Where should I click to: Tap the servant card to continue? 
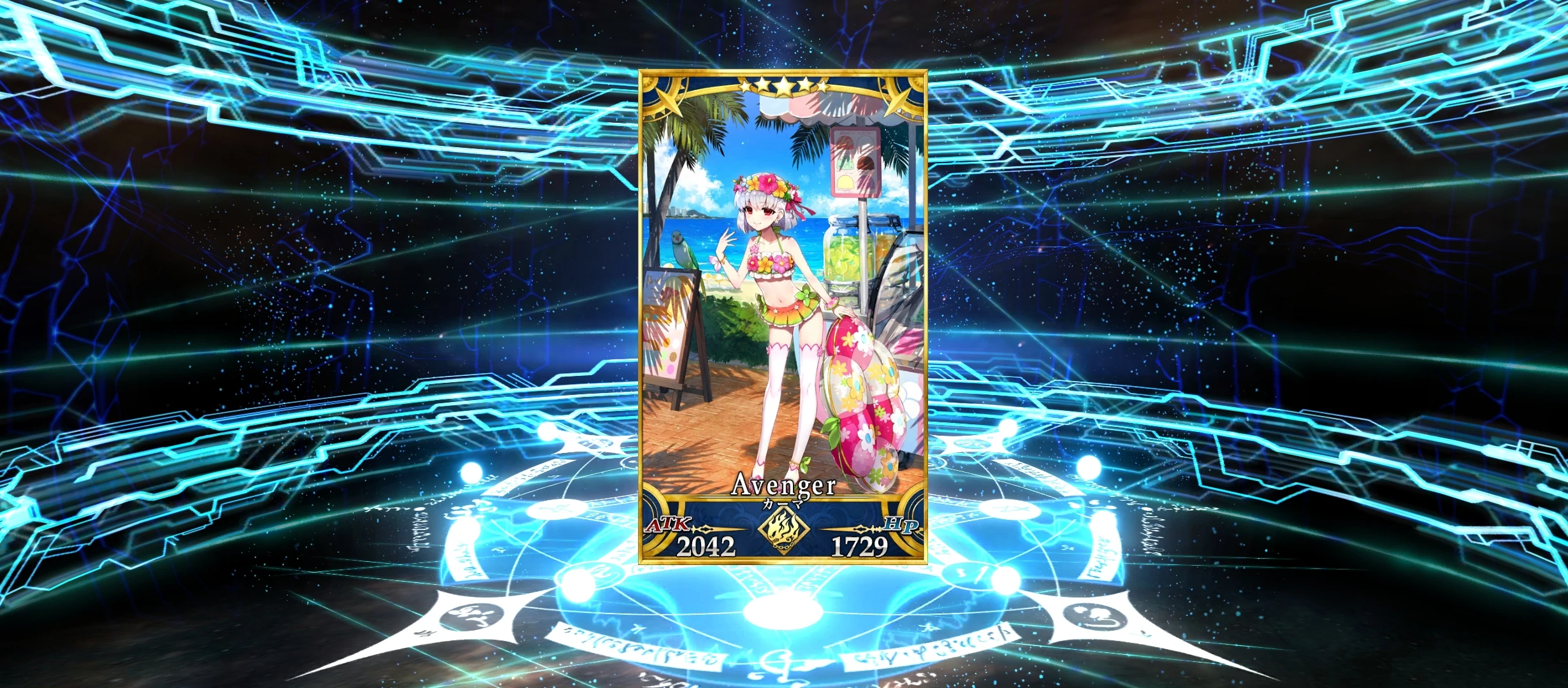(784, 287)
